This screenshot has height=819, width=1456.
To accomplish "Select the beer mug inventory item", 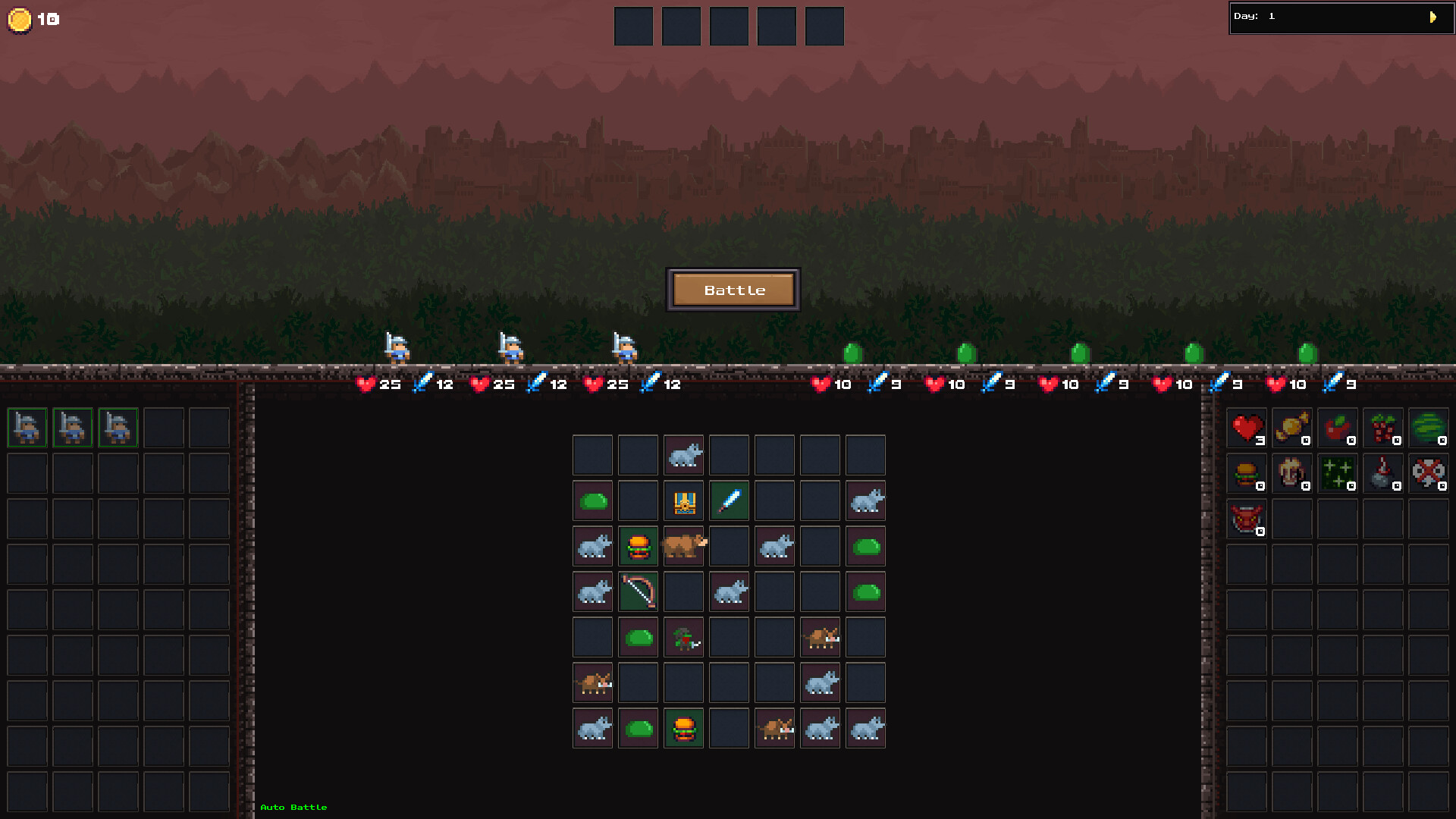I will click(x=1291, y=474).
